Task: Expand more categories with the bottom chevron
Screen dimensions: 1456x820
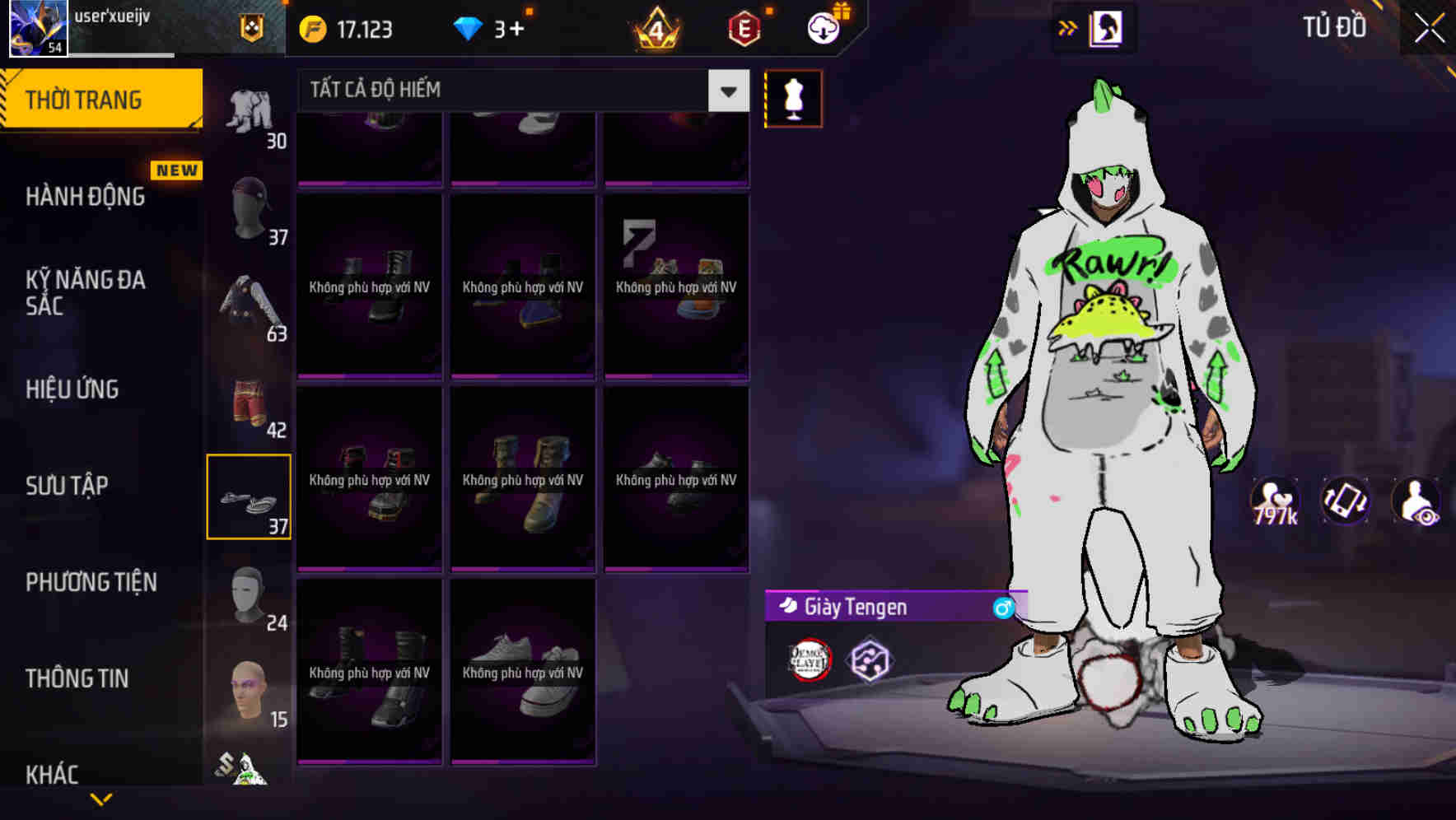Action: point(102,800)
